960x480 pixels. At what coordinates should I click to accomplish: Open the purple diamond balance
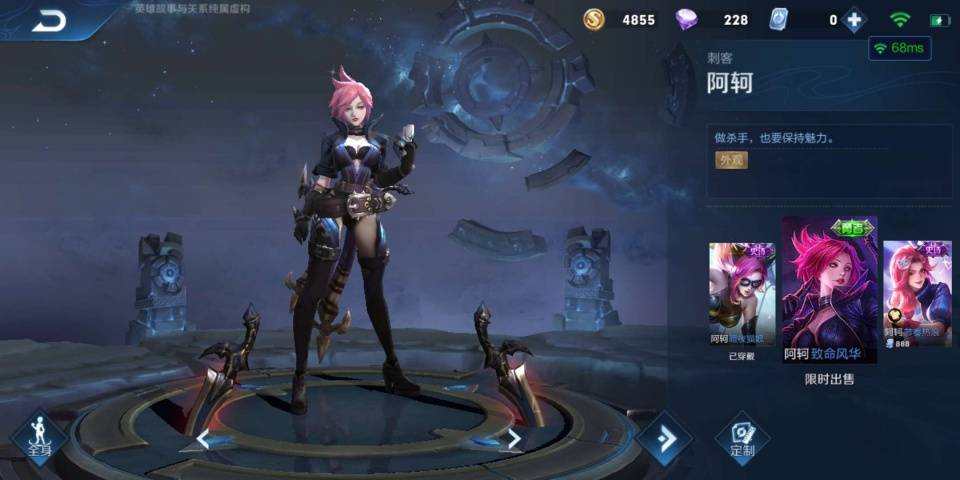pyautogui.click(x=689, y=20)
